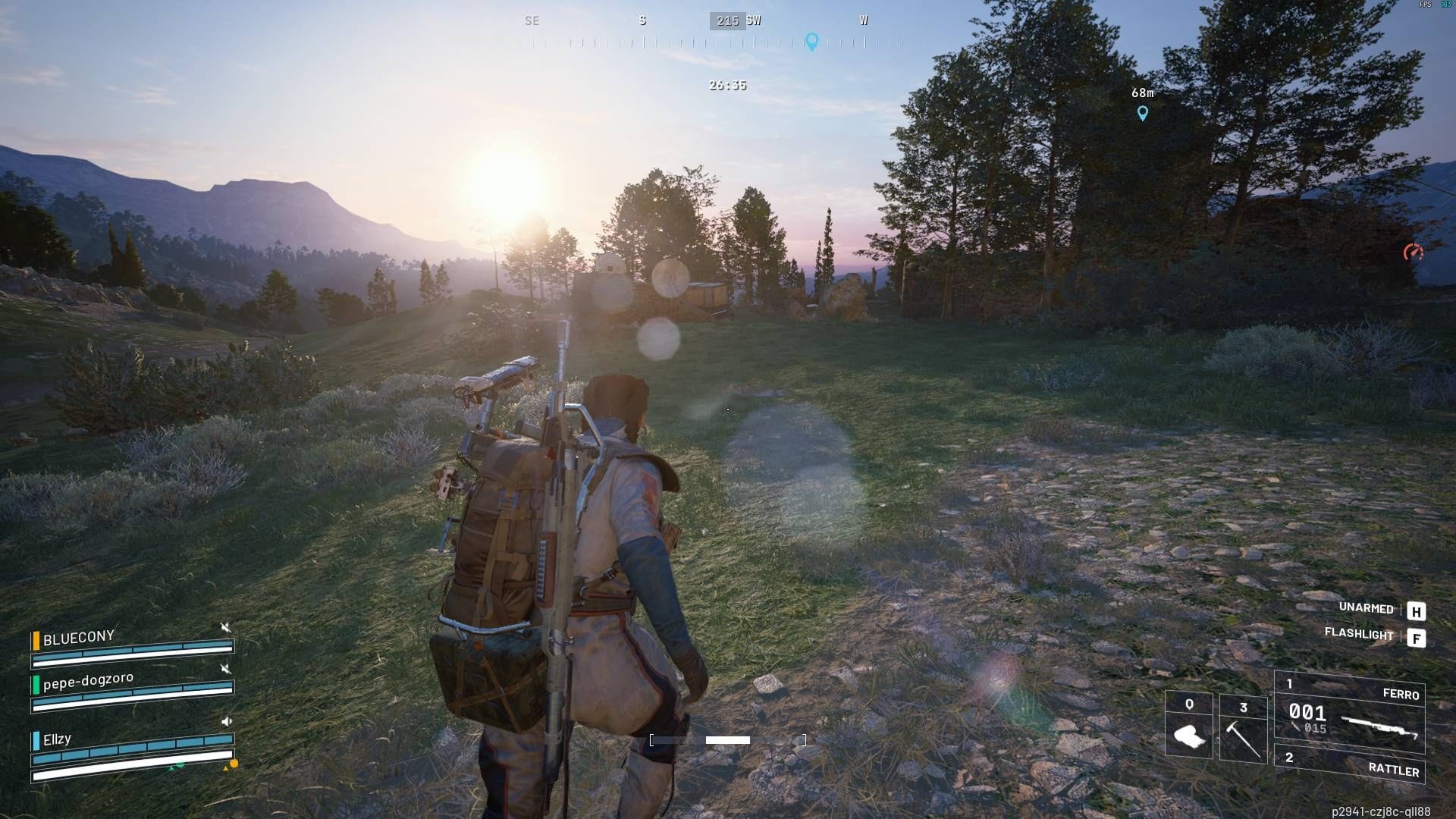Select the Ellzy player name
The image size is (1456, 819).
57,739
